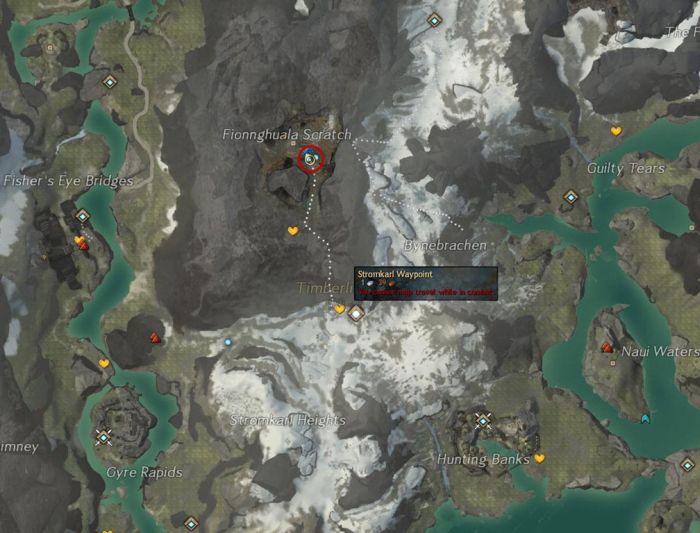Select the heart above Guilty Tears

[x=616, y=131]
